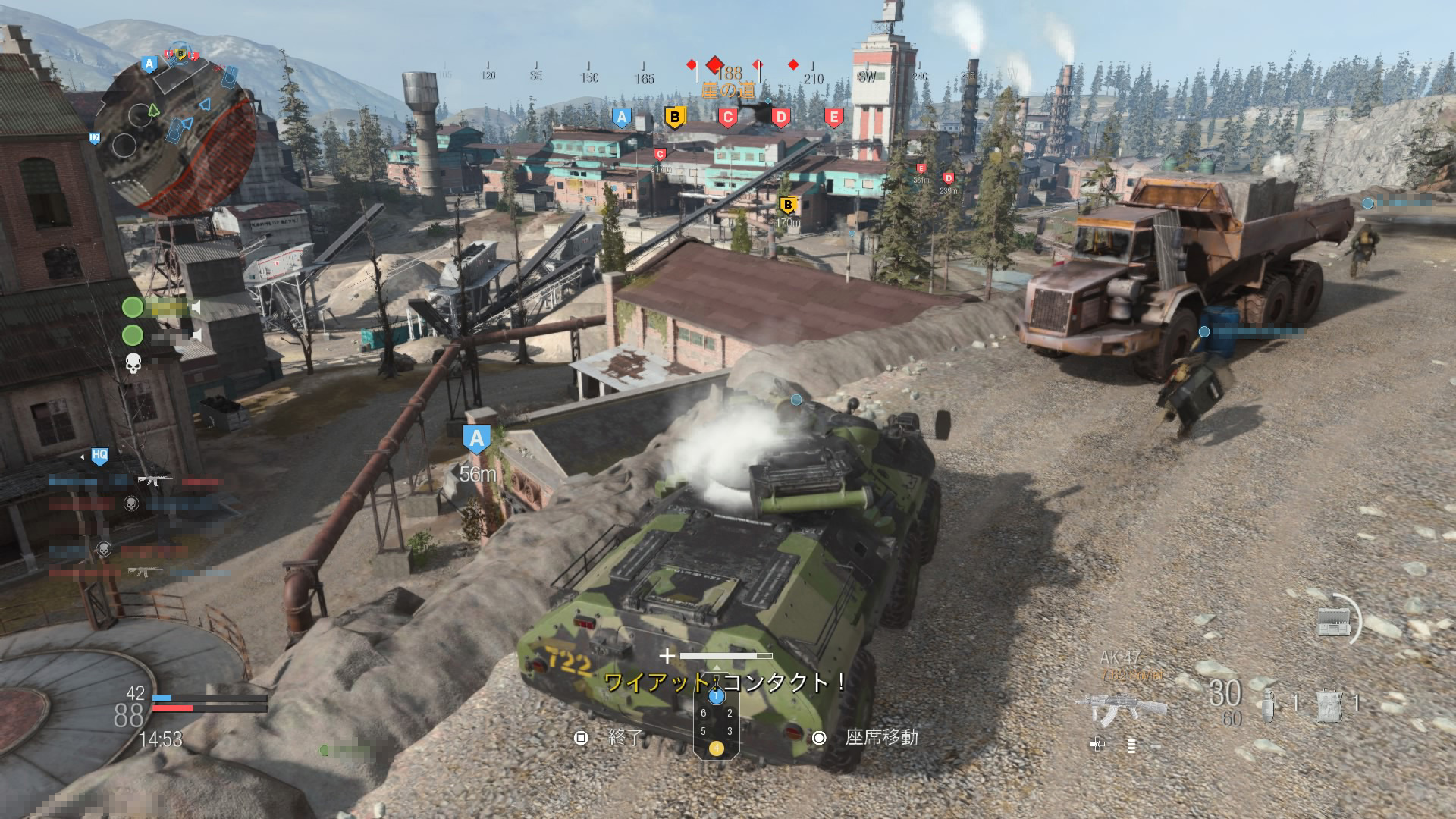This screenshot has height=819, width=1456.
Task: Select red flag C in the objective row
Action: [x=727, y=117]
